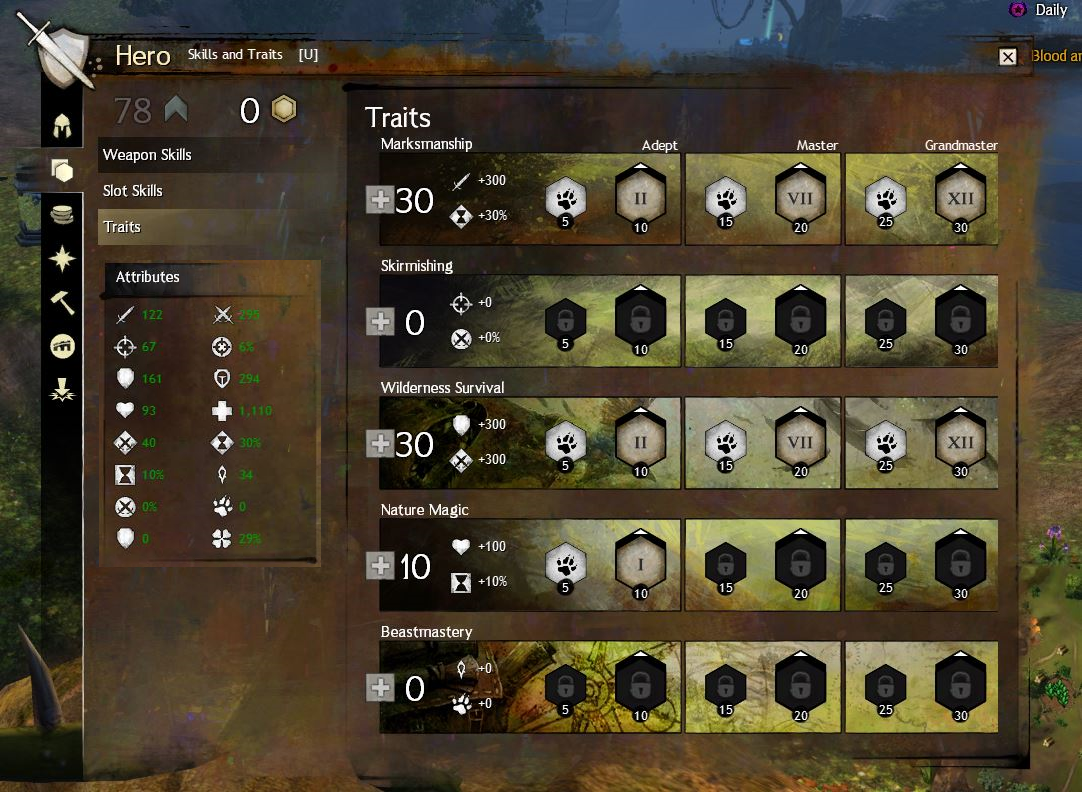Close the Hero panel
This screenshot has width=1082, height=792.
pos(1008,57)
